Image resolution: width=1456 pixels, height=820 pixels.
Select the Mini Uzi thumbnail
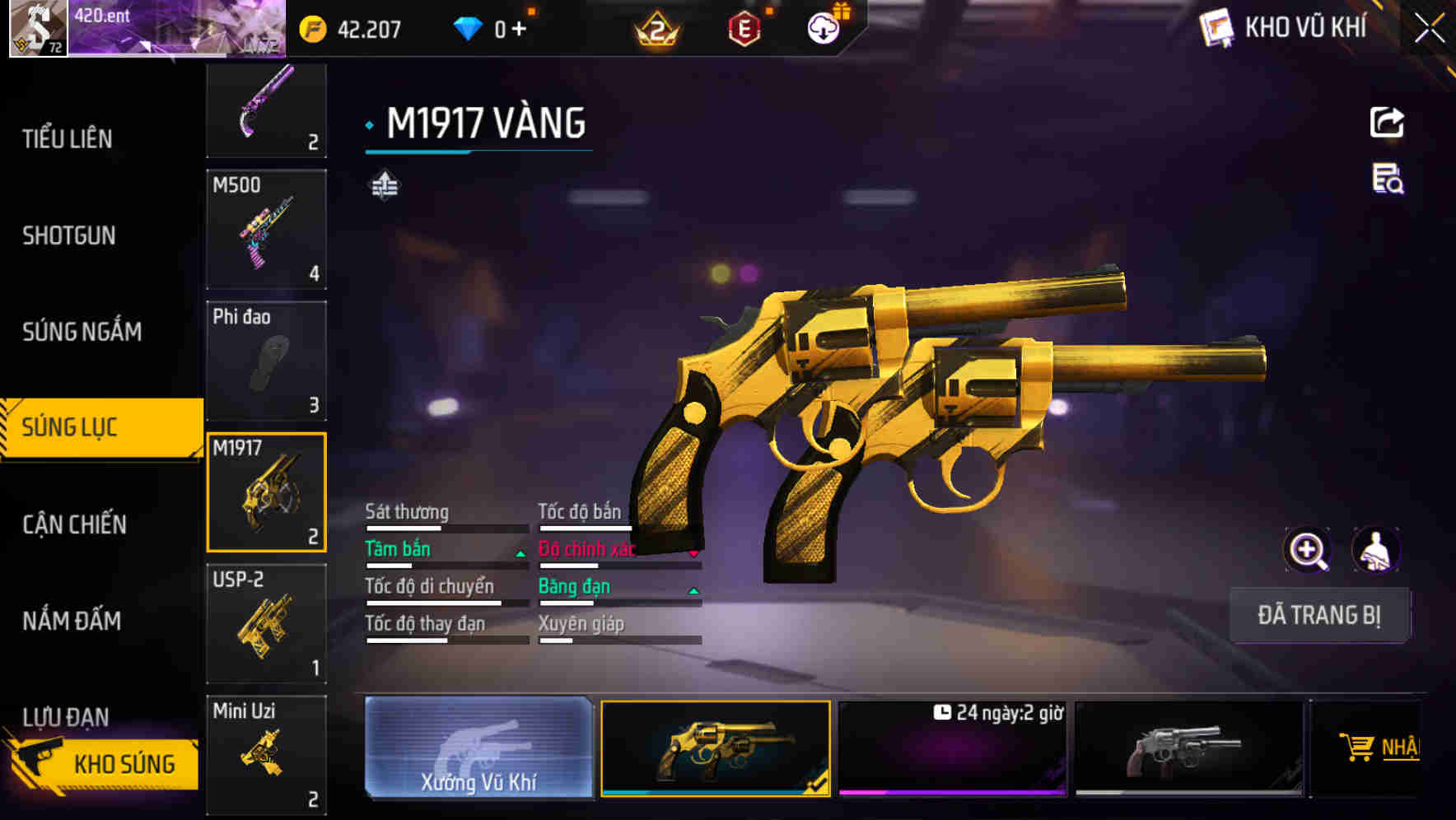click(266, 754)
